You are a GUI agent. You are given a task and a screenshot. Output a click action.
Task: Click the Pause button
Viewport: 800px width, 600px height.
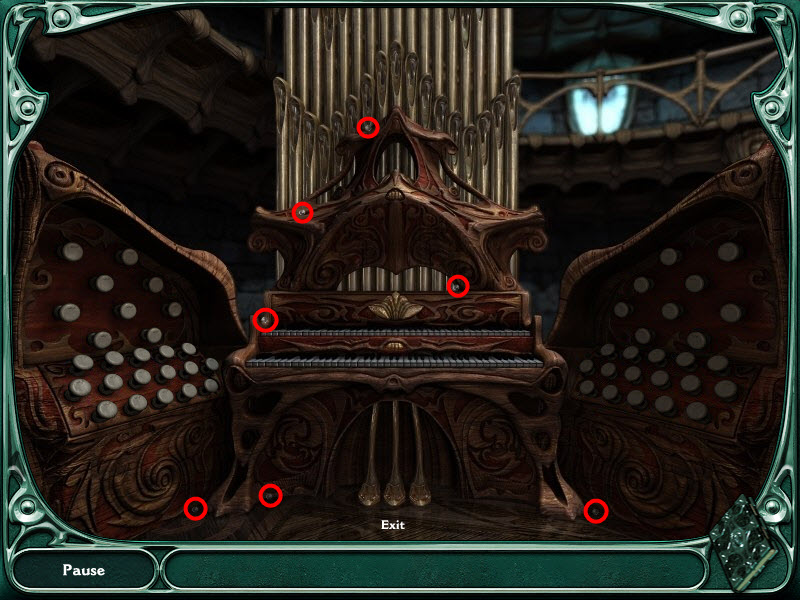pos(84,570)
